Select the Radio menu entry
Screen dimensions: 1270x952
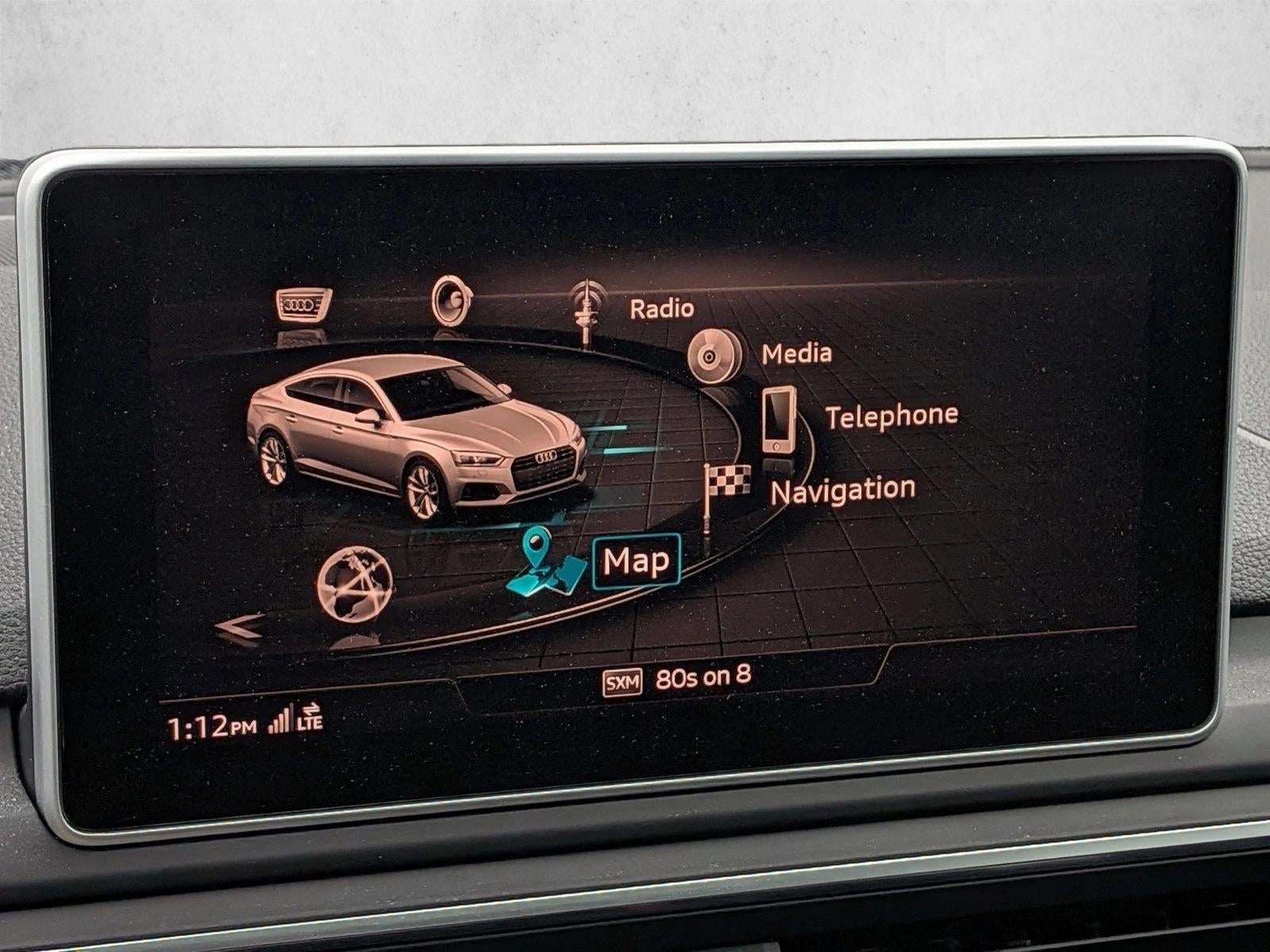pos(661,309)
